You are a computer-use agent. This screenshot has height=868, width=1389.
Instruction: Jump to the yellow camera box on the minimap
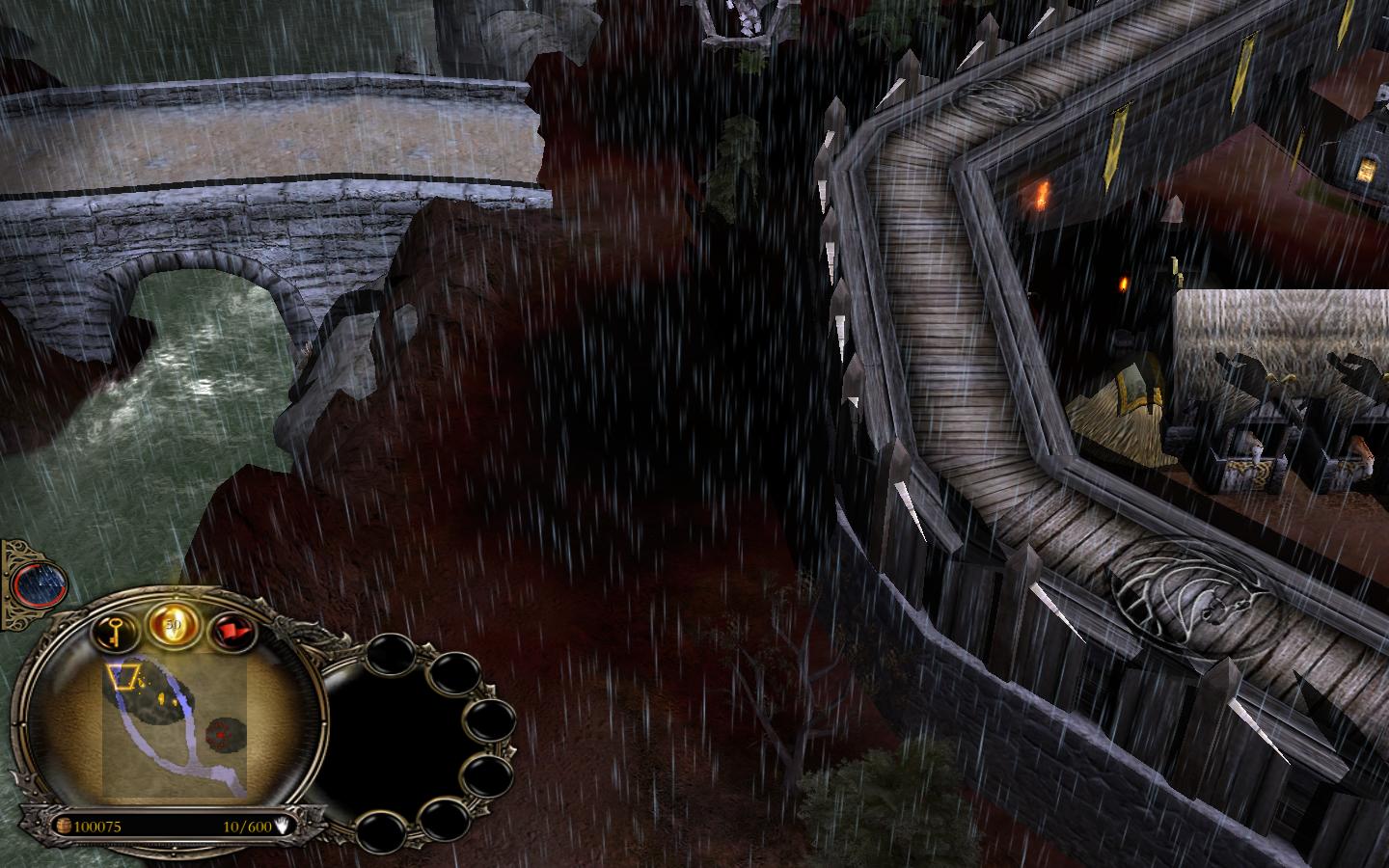pos(123,677)
